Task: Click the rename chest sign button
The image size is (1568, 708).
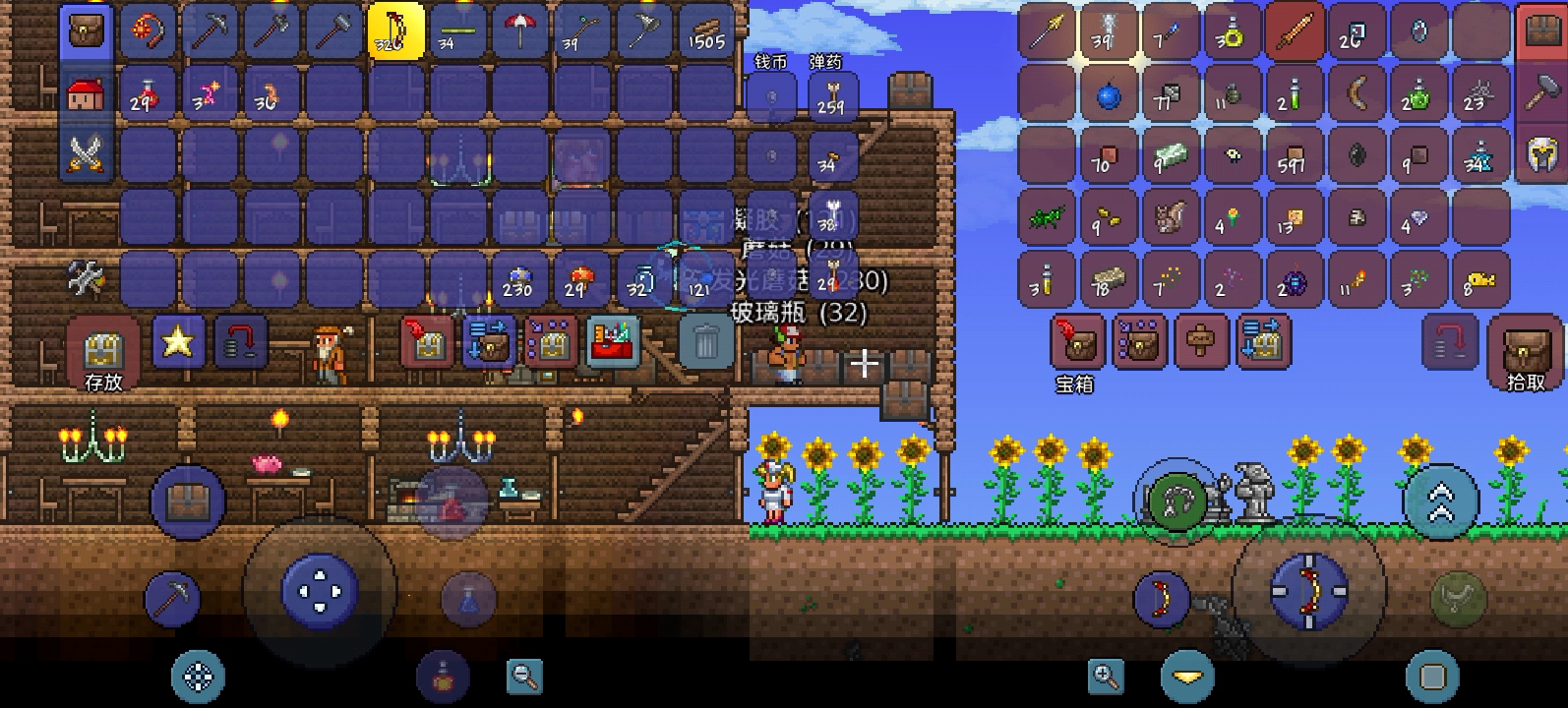Action: [1202, 342]
